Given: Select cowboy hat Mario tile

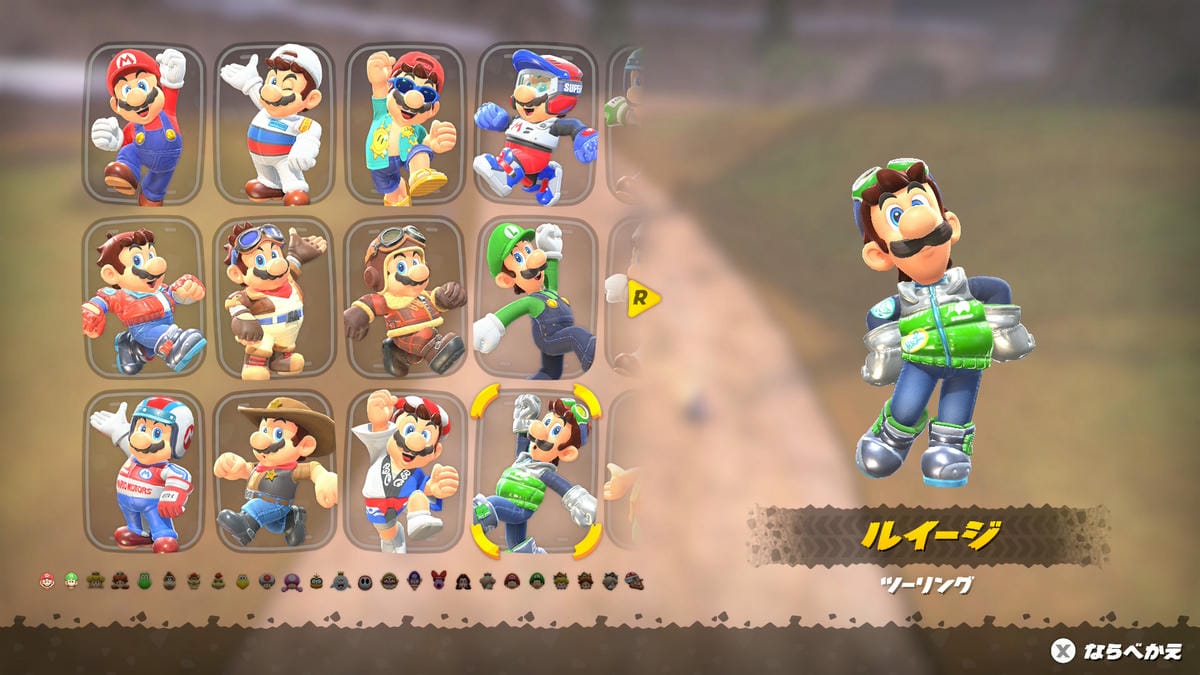Looking at the screenshot, I should (274, 471).
